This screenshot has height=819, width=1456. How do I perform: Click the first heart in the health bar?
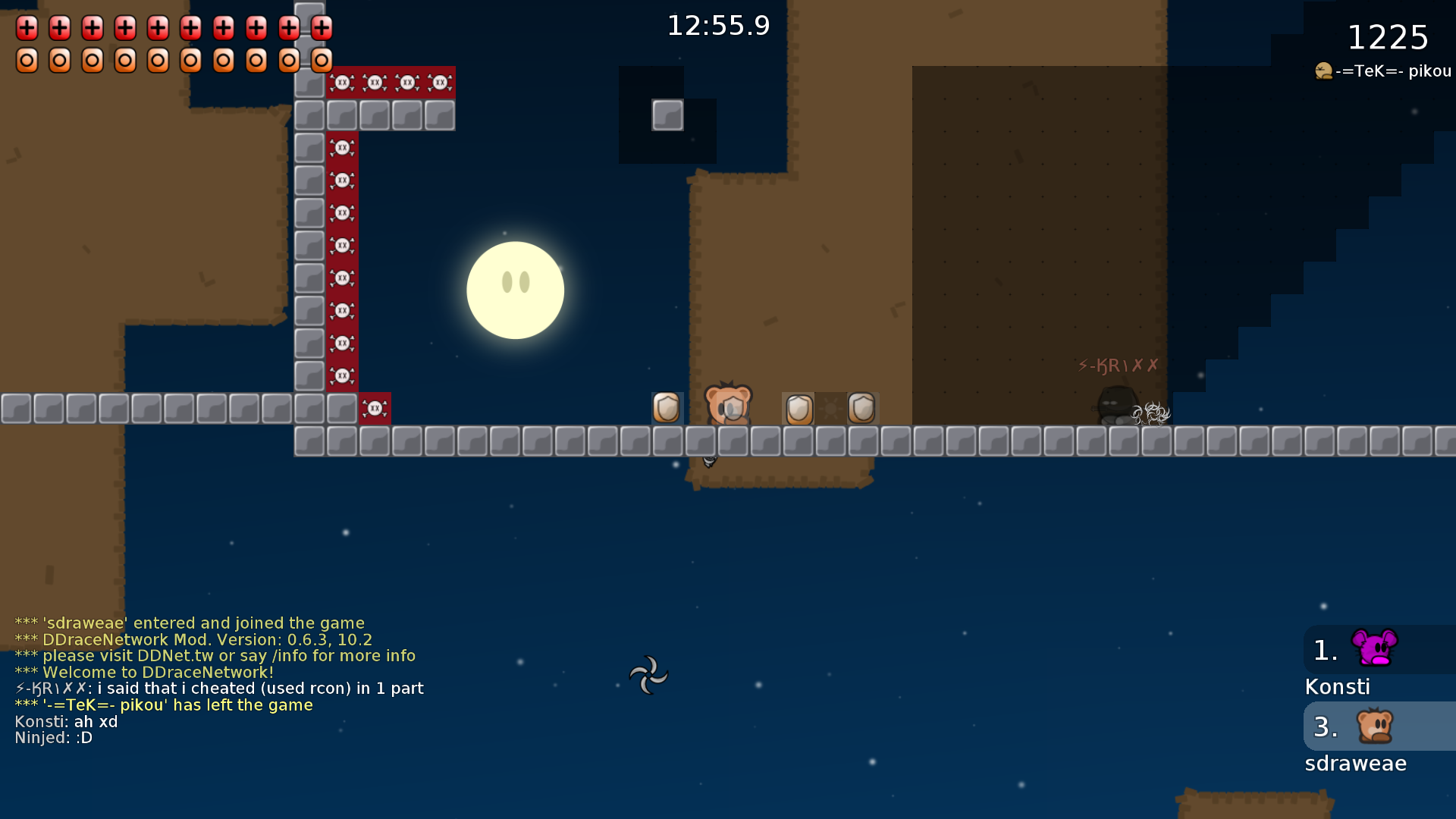point(27,28)
